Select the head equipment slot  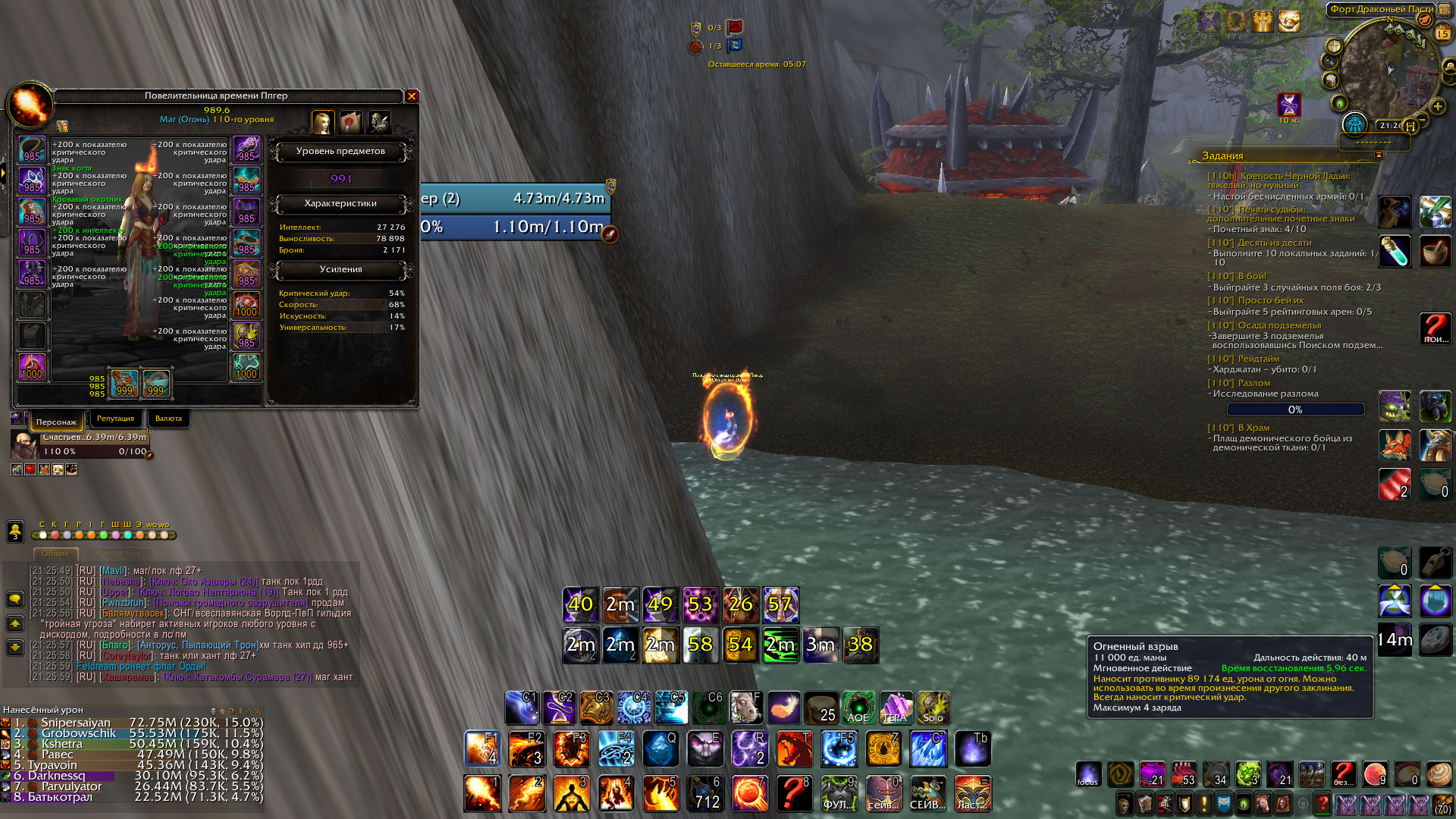32,149
